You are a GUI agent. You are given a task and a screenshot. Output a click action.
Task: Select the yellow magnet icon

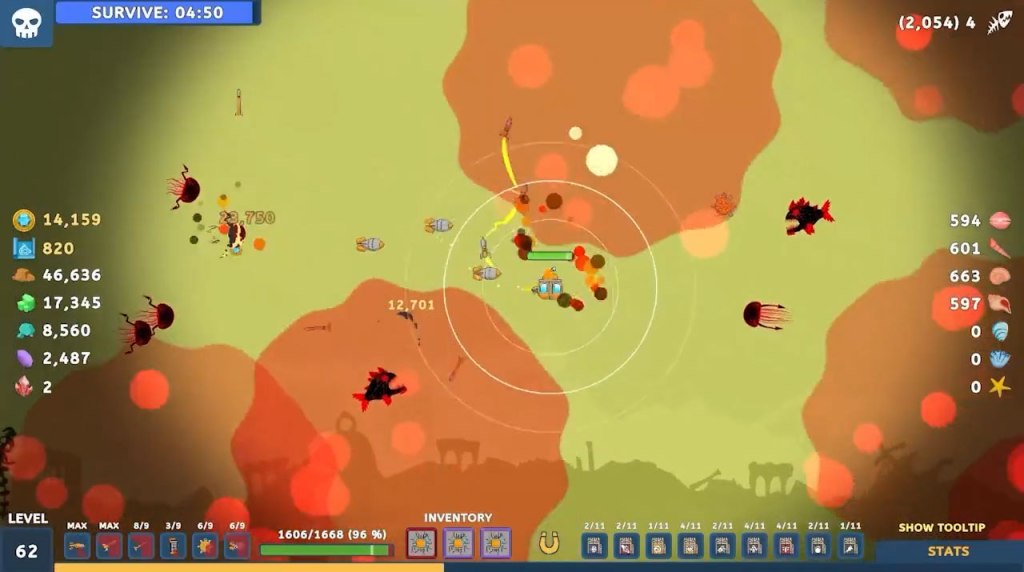coord(548,543)
